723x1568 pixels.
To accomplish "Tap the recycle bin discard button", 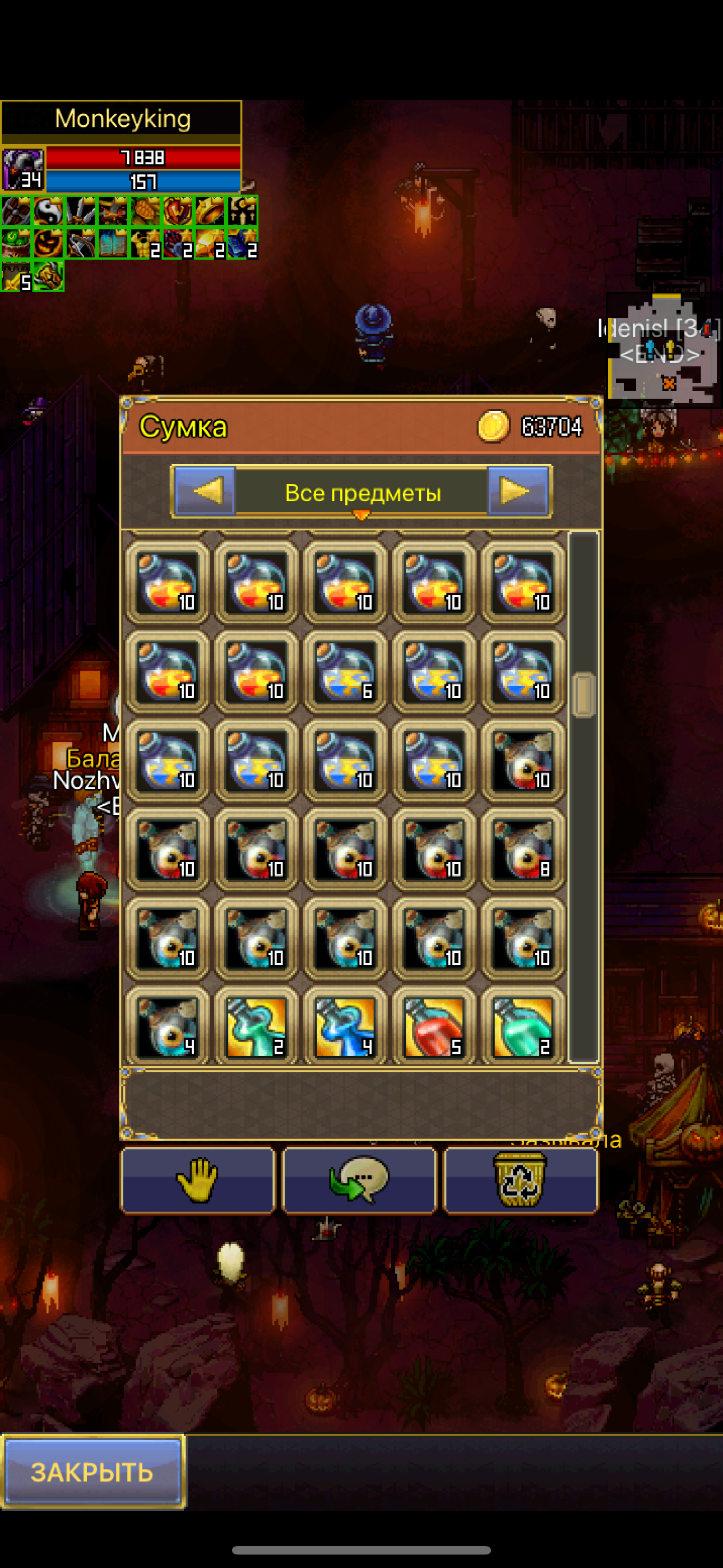I will click(520, 1180).
